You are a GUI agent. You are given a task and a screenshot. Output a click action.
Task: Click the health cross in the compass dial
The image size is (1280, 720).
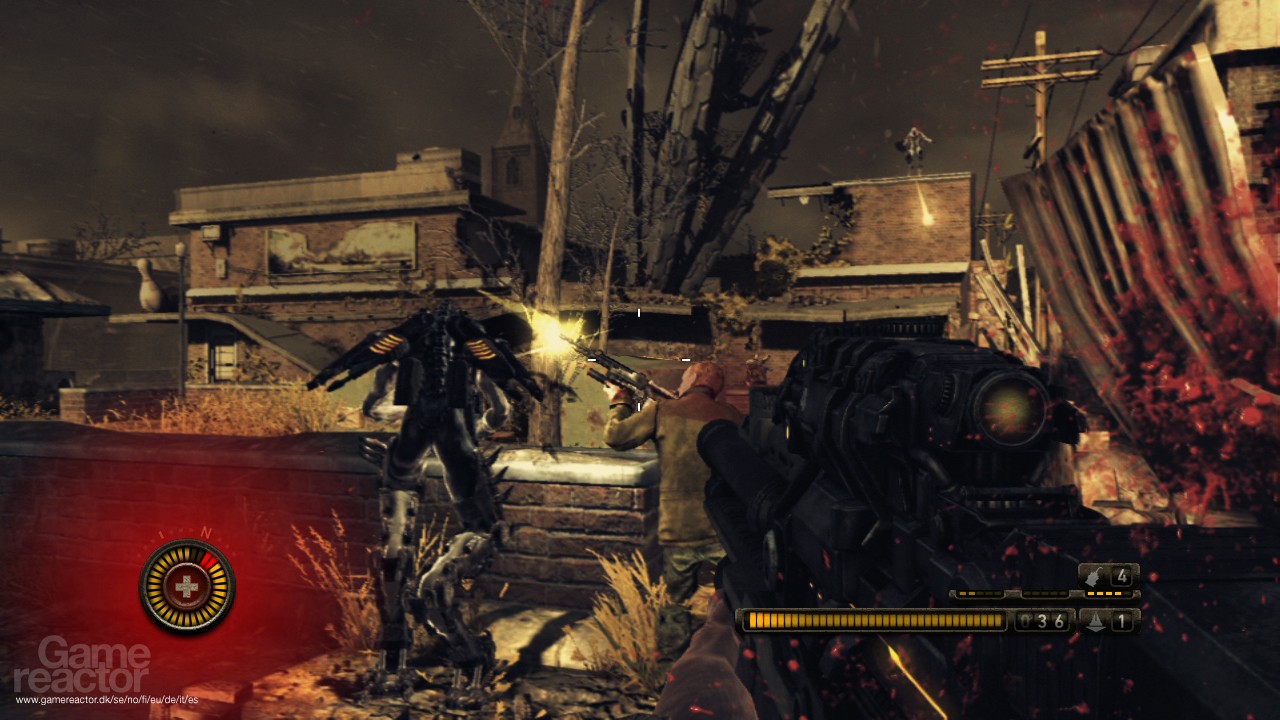click(187, 585)
